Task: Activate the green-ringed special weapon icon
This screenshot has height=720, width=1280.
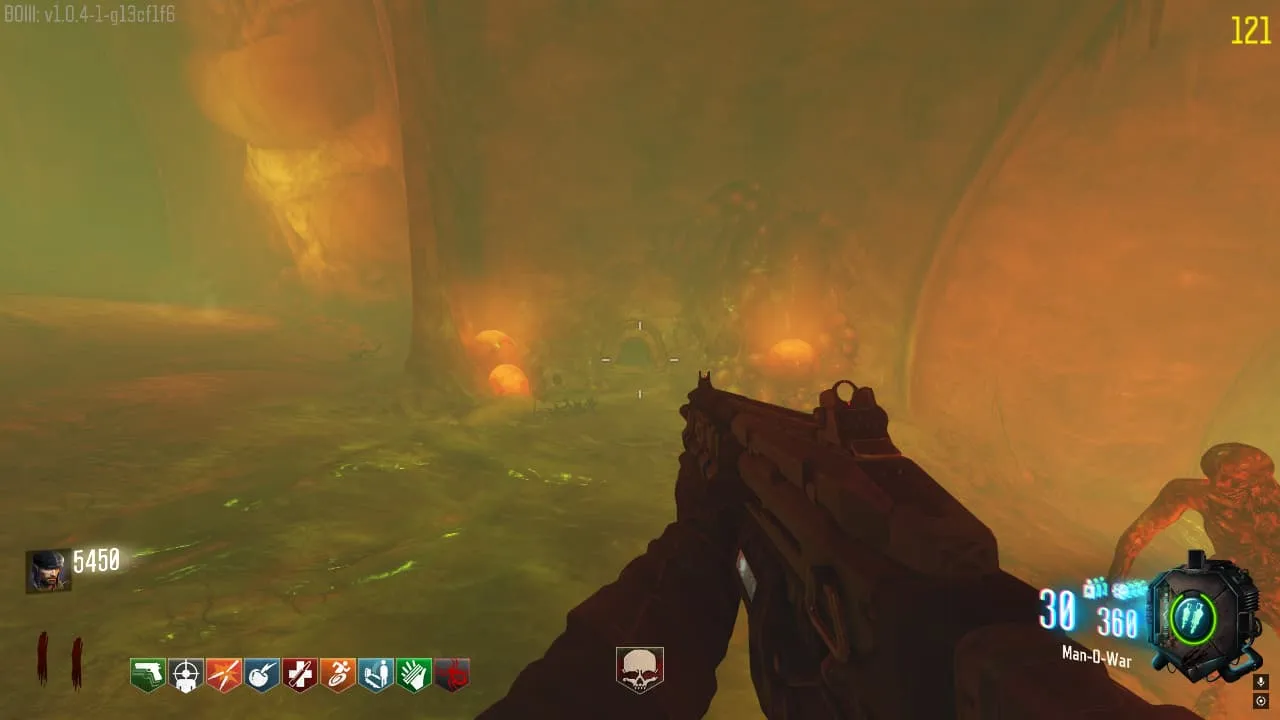Action: tap(1196, 614)
